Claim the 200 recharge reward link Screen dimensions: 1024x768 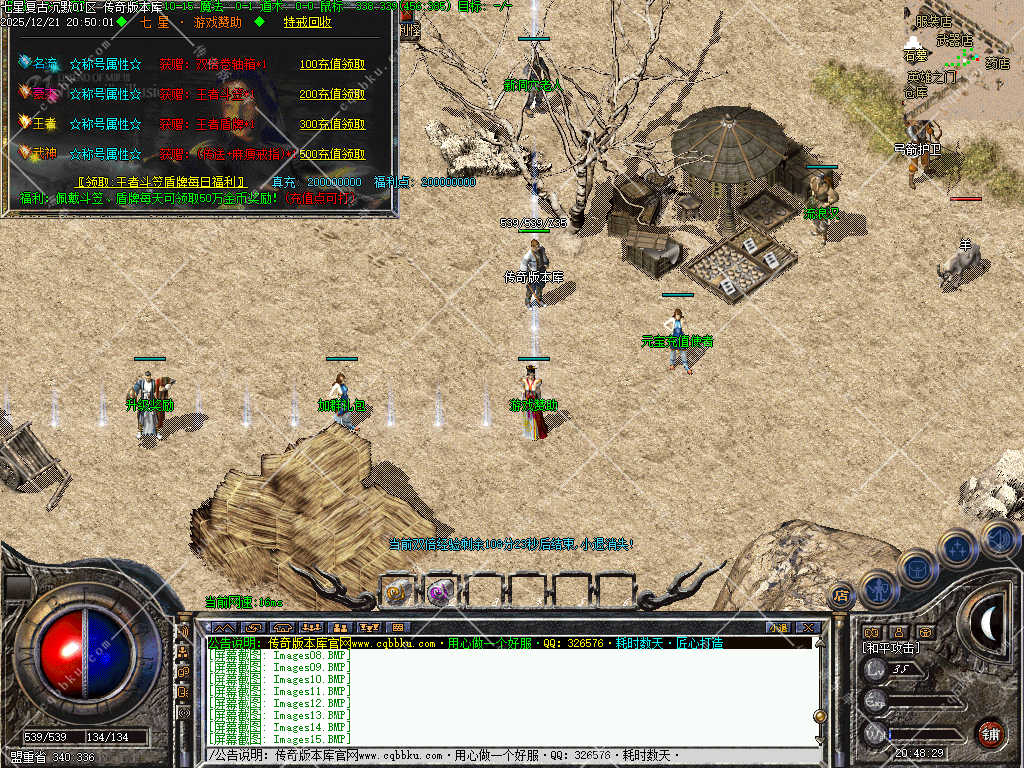coord(332,94)
